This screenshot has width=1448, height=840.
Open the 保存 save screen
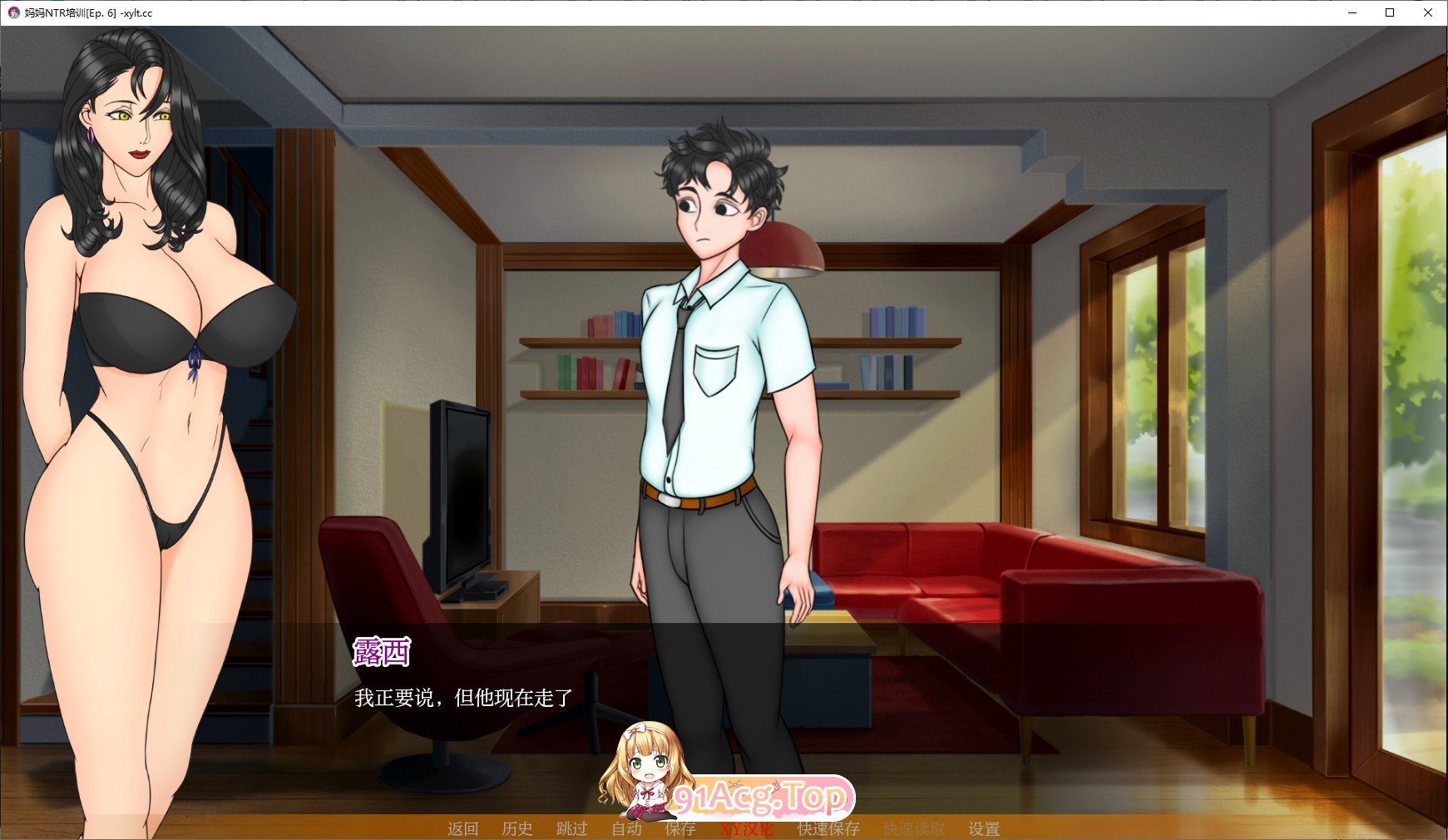[680, 828]
